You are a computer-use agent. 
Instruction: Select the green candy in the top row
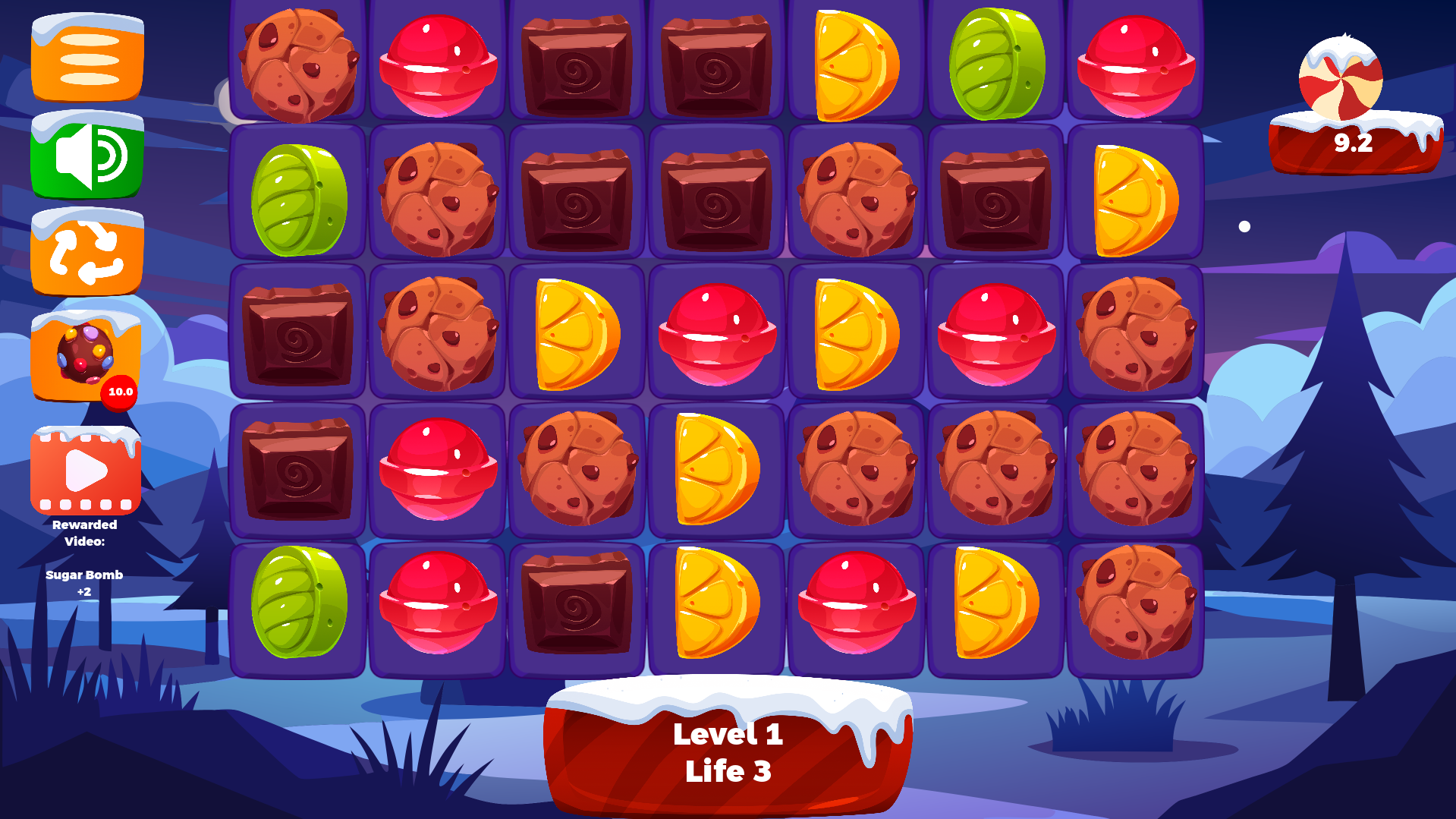tap(995, 61)
